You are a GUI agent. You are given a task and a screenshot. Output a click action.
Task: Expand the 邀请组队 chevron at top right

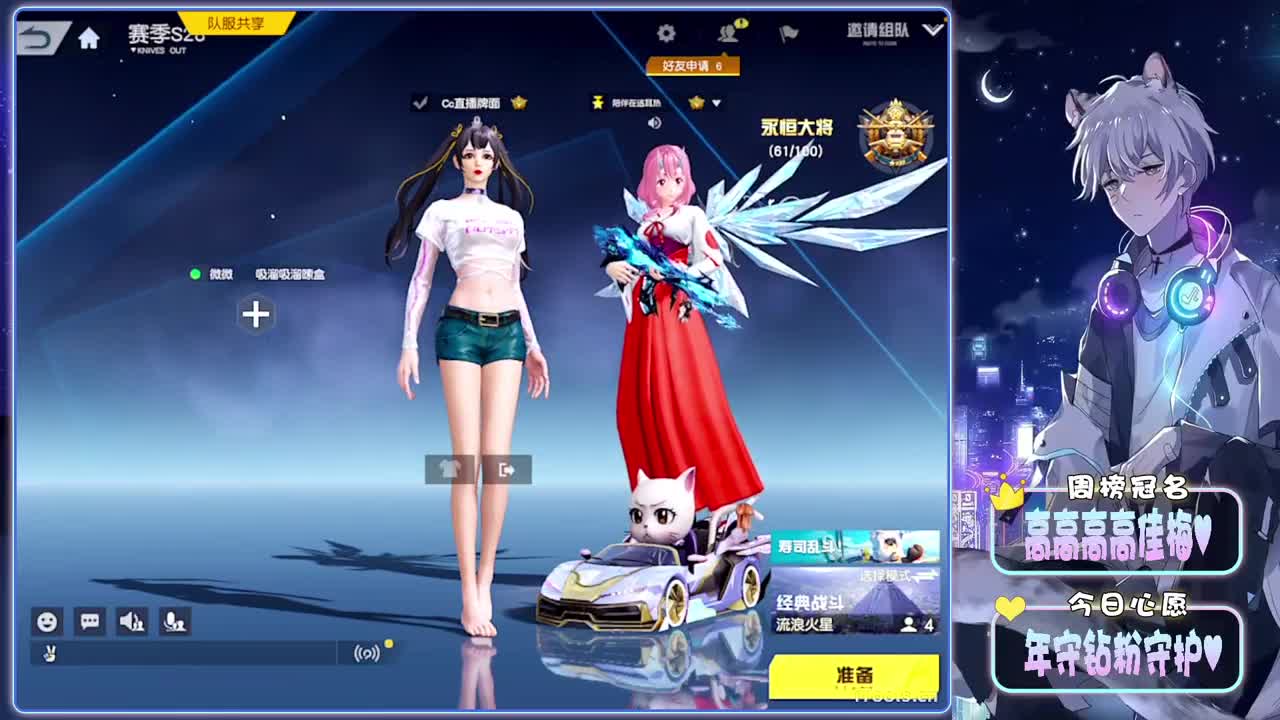tap(933, 30)
